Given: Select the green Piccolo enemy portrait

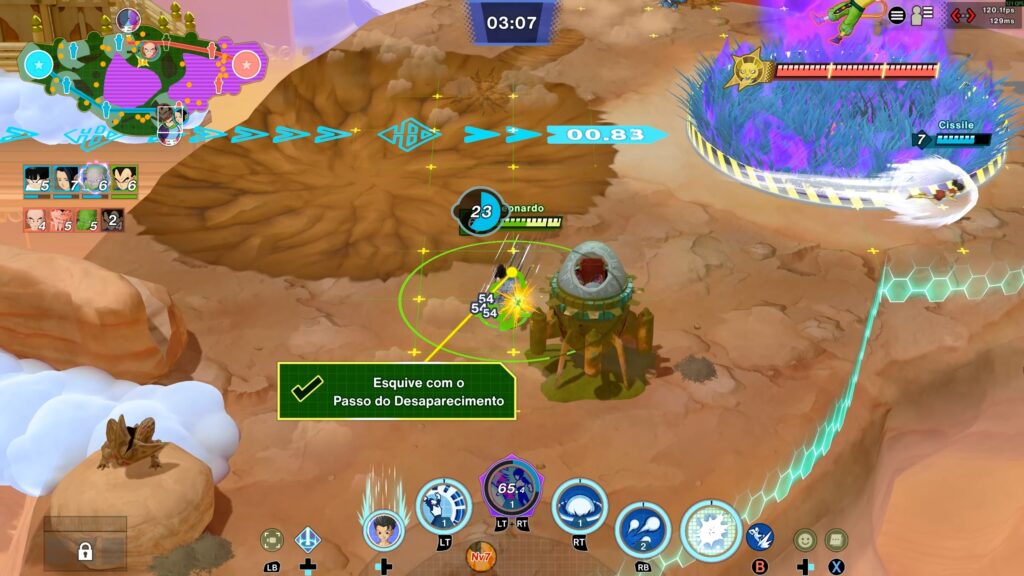Looking at the screenshot, I should click(x=88, y=220).
